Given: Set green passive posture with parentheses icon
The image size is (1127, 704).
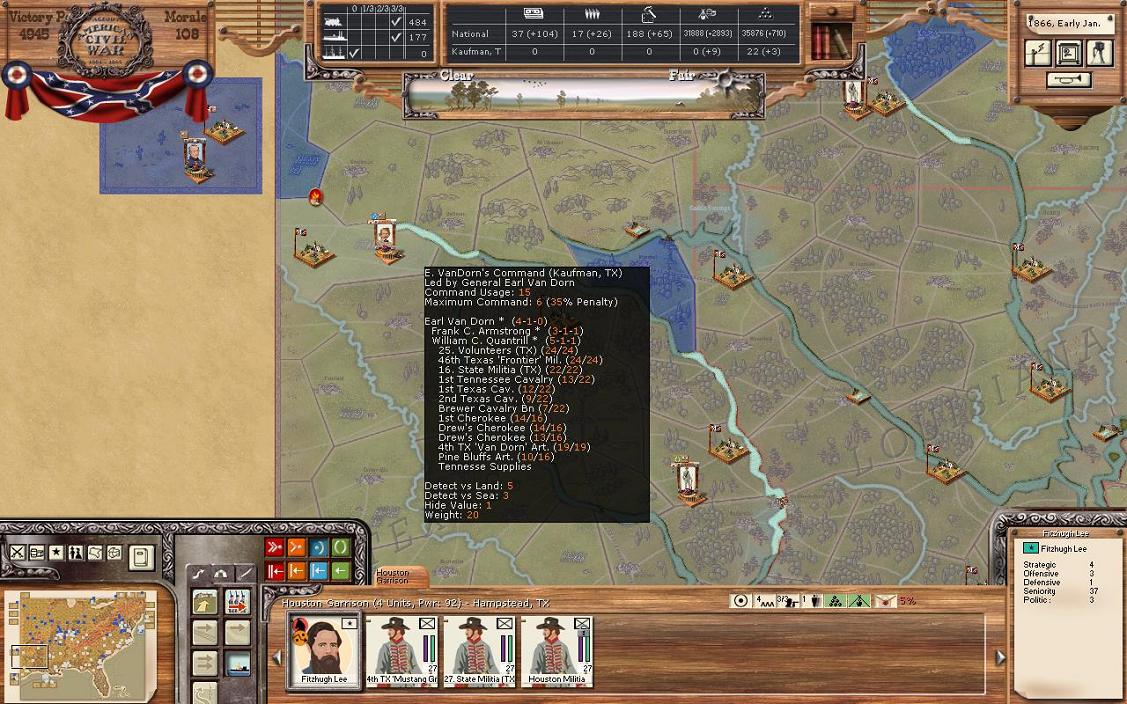Looking at the screenshot, I should (x=341, y=548).
